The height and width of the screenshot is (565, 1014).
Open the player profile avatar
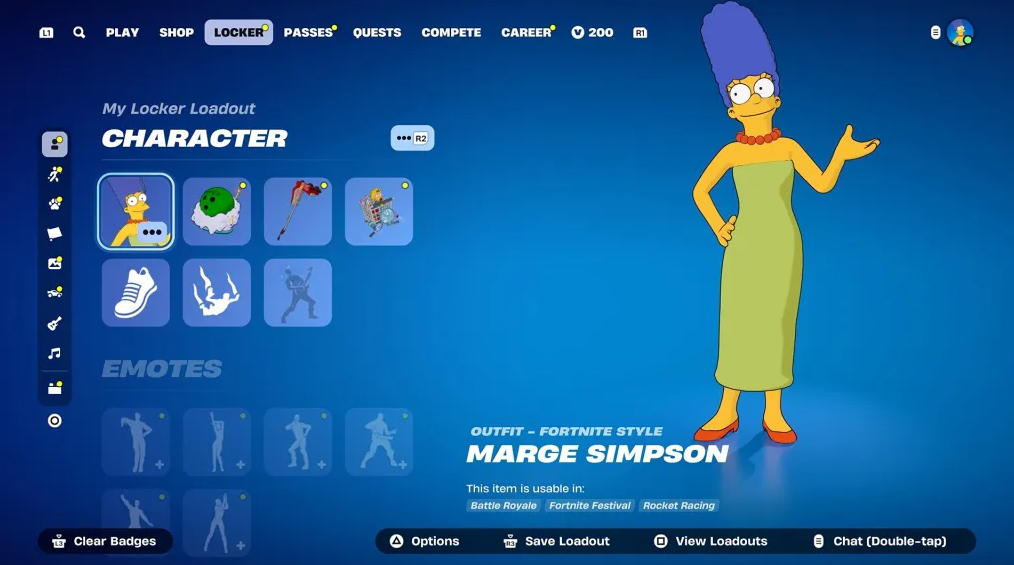coord(960,33)
